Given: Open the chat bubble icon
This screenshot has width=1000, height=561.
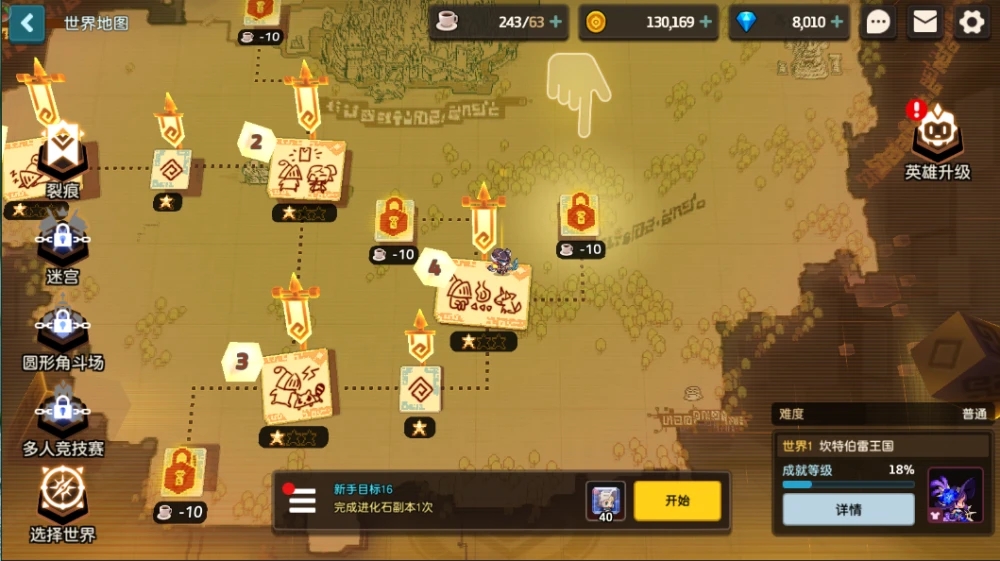Looking at the screenshot, I should click(x=879, y=22).
